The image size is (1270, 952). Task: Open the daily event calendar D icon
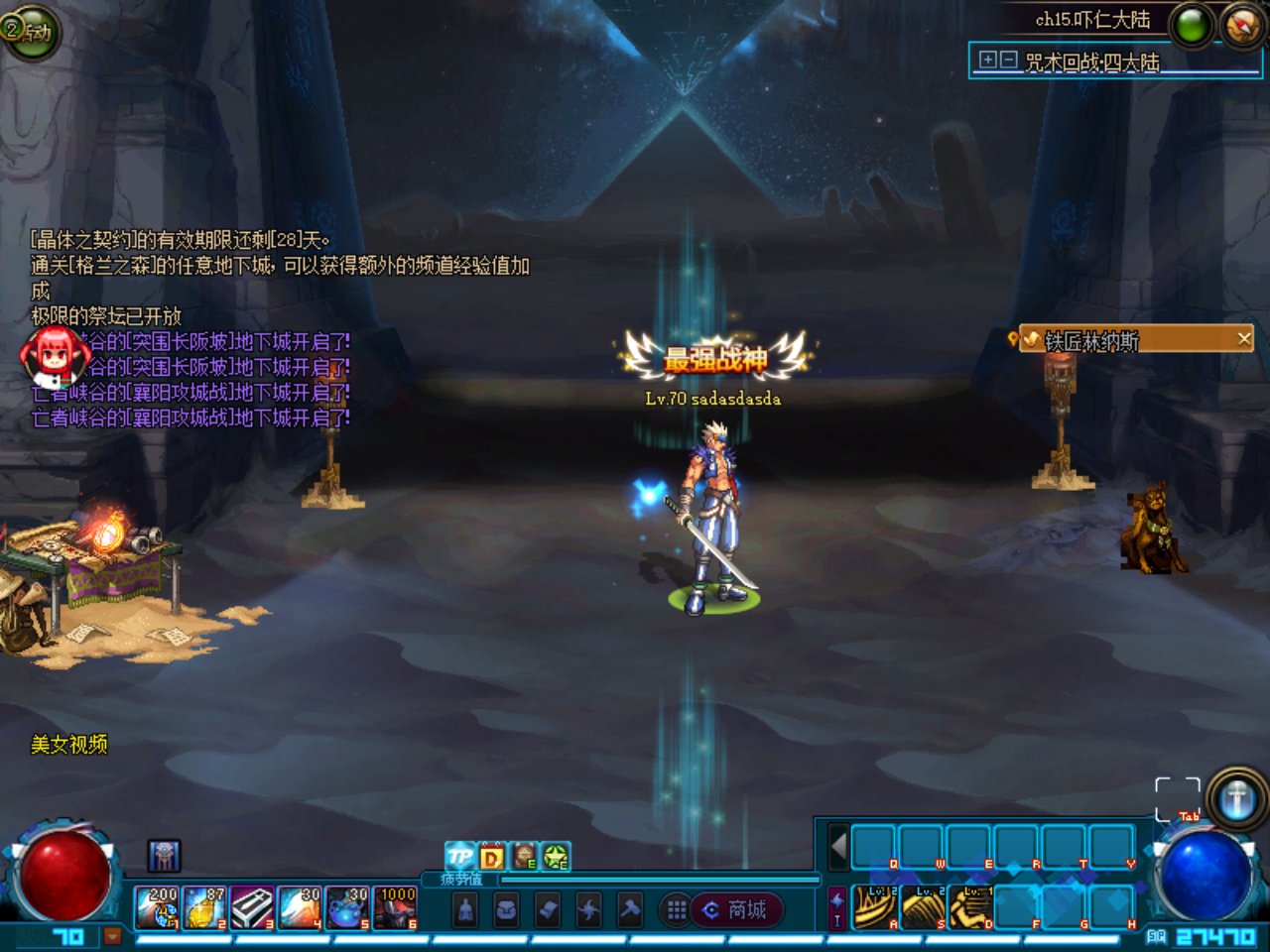(490, 855)
